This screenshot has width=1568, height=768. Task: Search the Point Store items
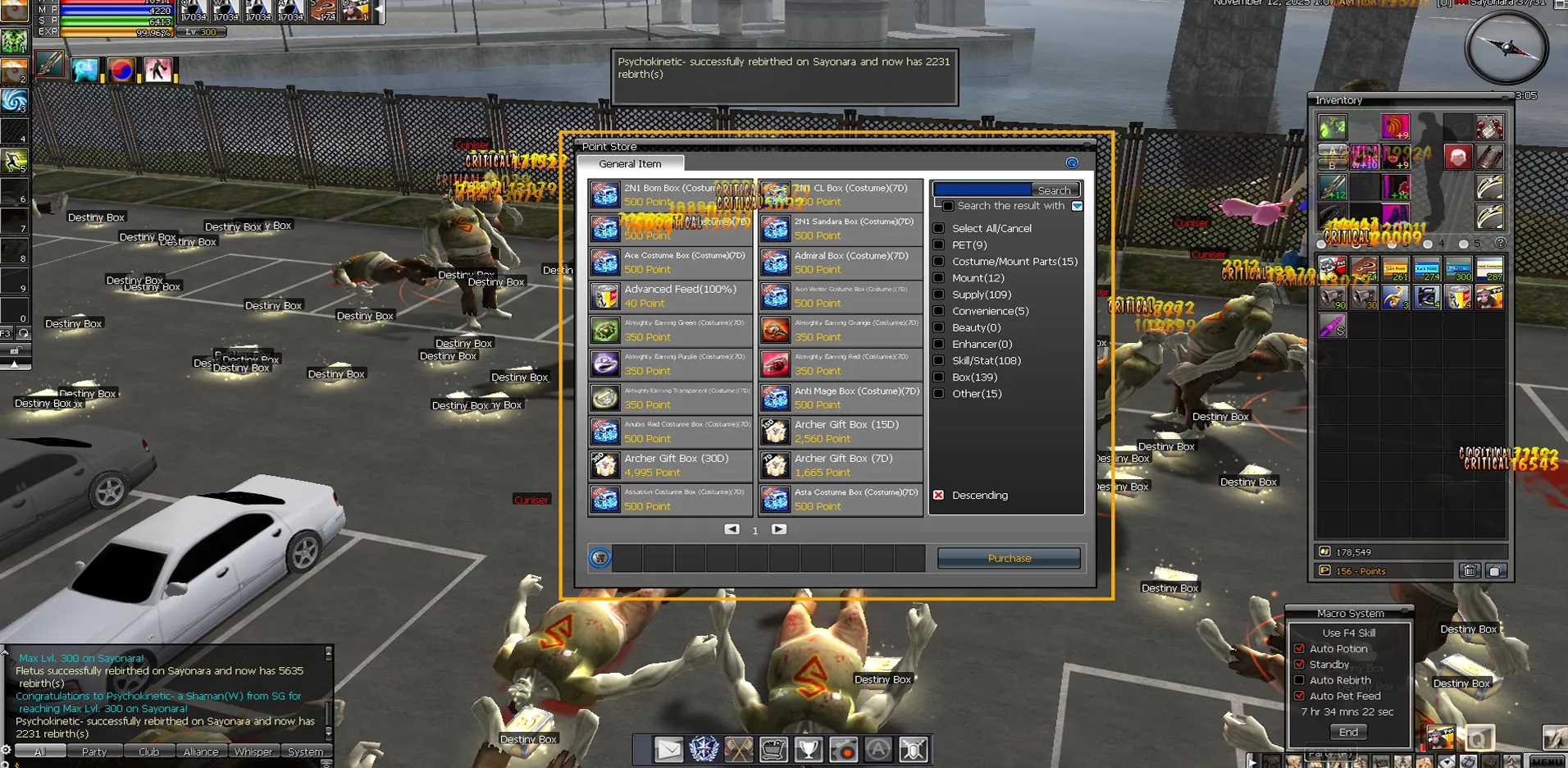(1054, 190)
